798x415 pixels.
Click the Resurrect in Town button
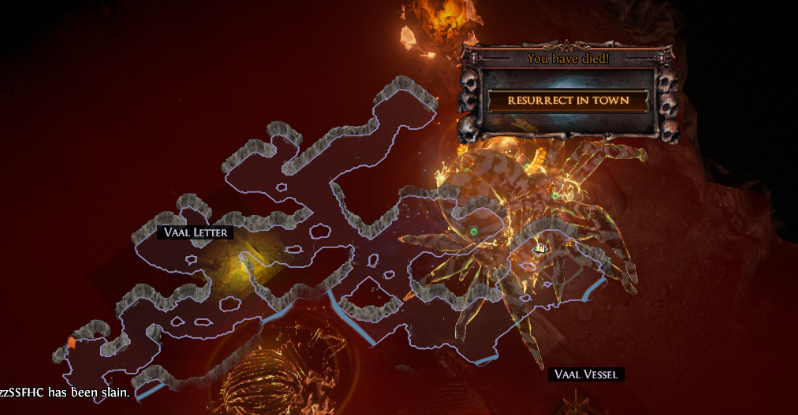tap(568, 102)
